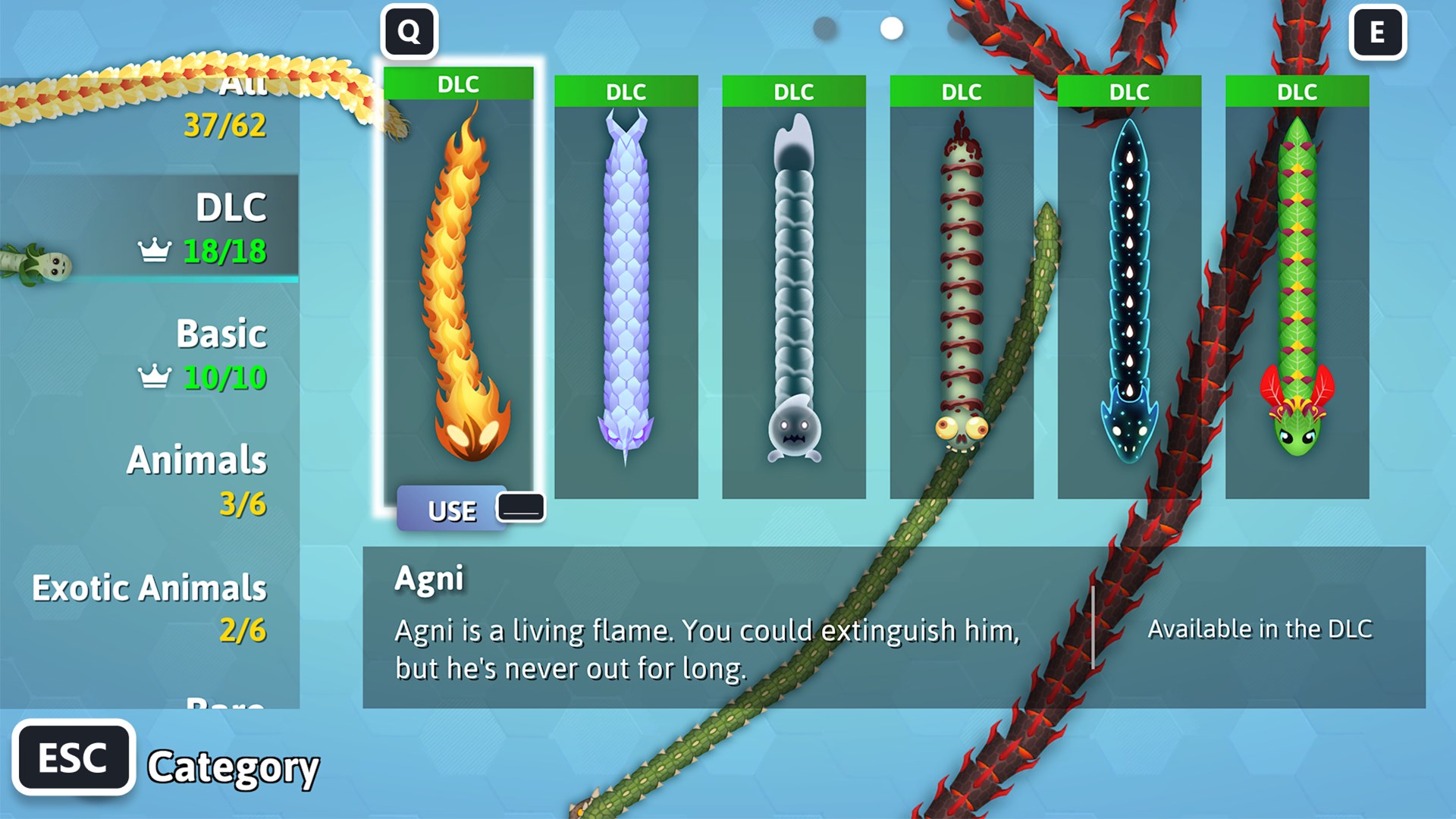Image resolution: width=1456 pixels, height=819 pixels.
Task: Click the Q previous page key icon
Action: pos(409,32)
